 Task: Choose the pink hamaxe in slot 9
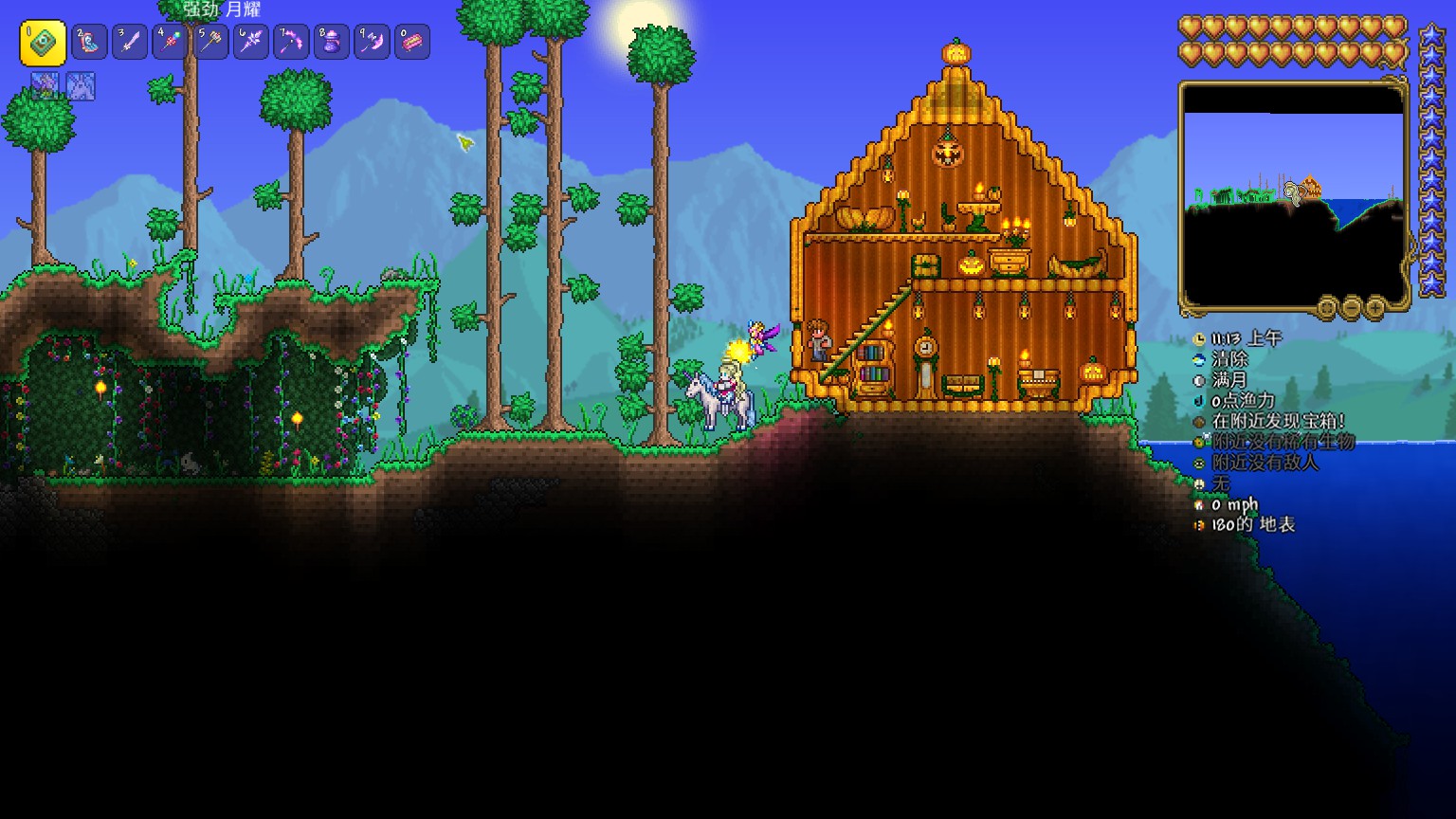(x=372, y=43)
